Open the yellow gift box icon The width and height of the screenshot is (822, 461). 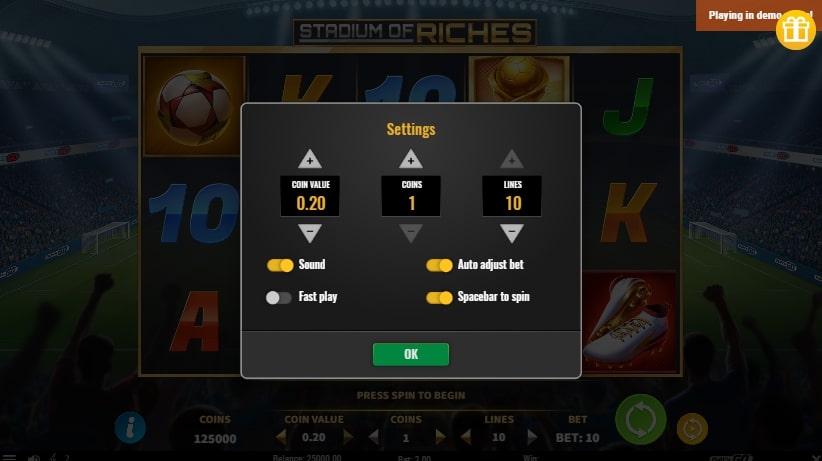tap(796, 30)
